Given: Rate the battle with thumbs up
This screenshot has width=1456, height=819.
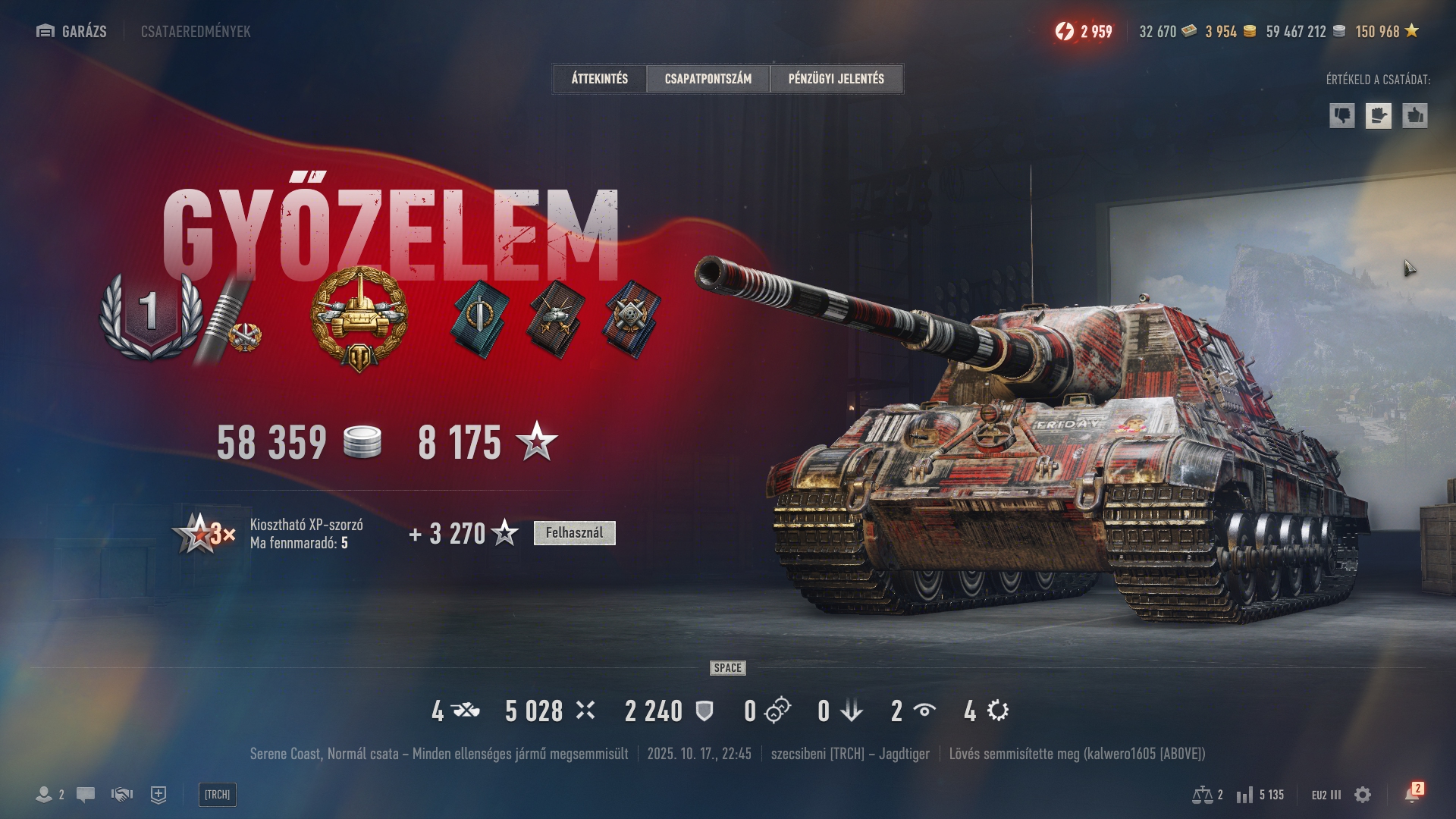Looking at the screenshot, I should 1414,116.
